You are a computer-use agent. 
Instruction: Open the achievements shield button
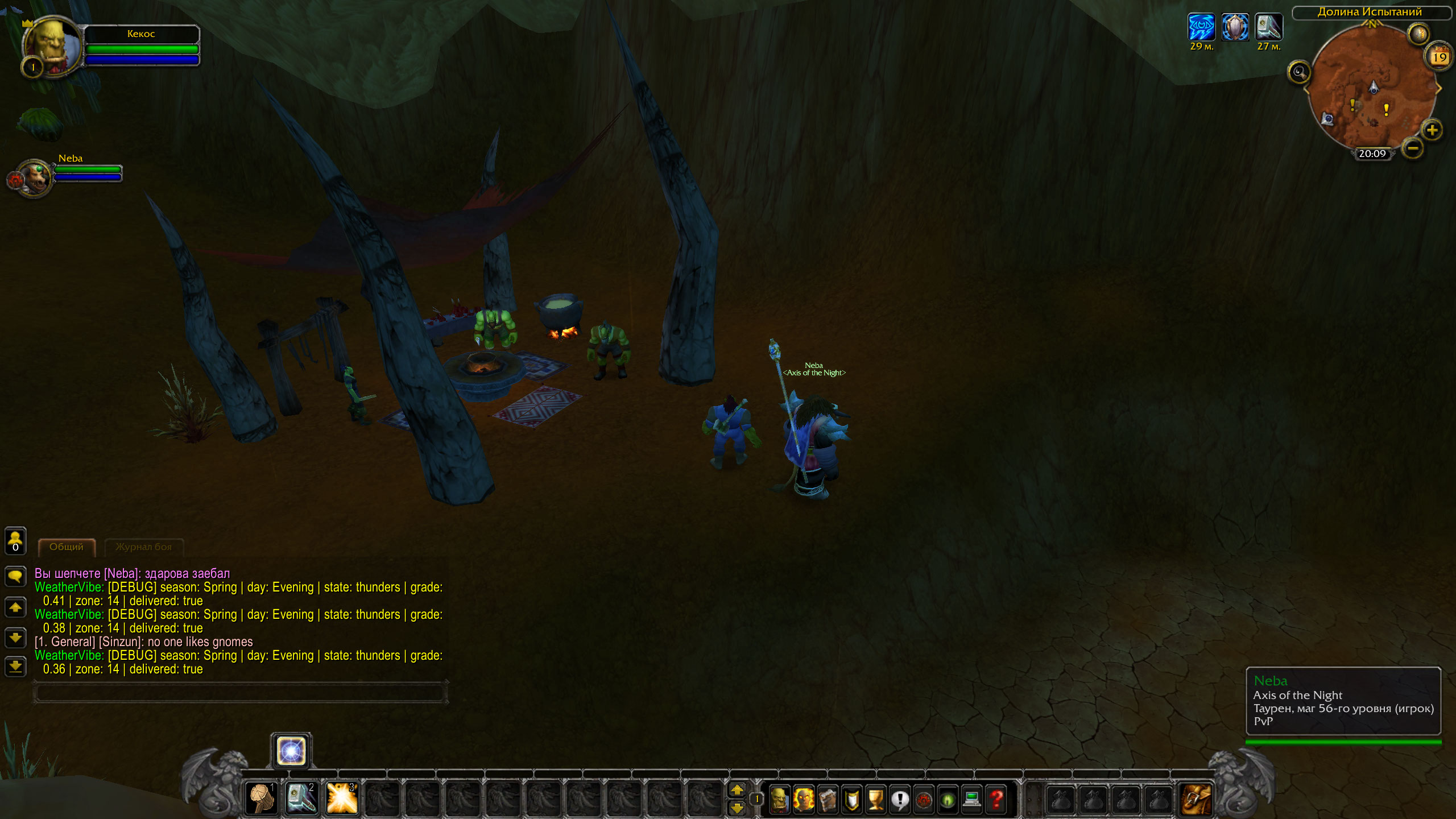click(x=851, y=800)
